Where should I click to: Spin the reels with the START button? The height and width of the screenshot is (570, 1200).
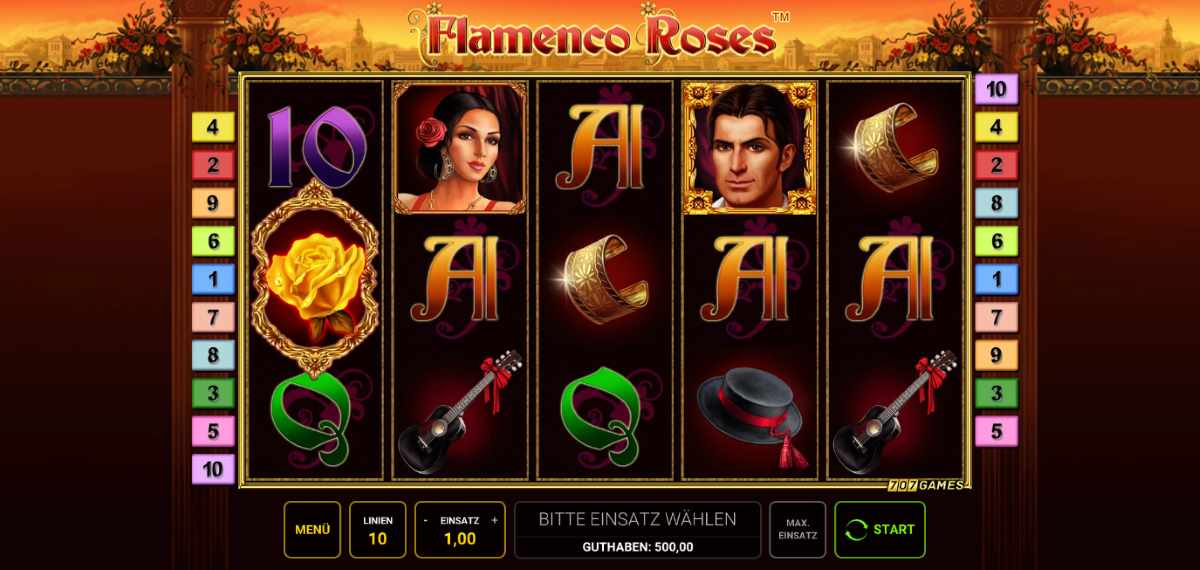point(880,529)
